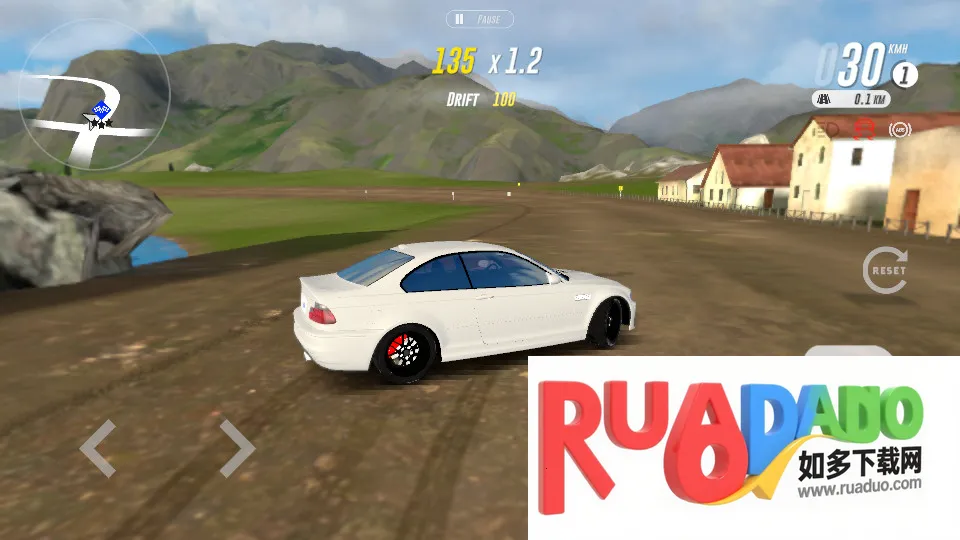Steer right with the right arrow
The height and width of the screenshot is (540, 960).
point(237,448)
